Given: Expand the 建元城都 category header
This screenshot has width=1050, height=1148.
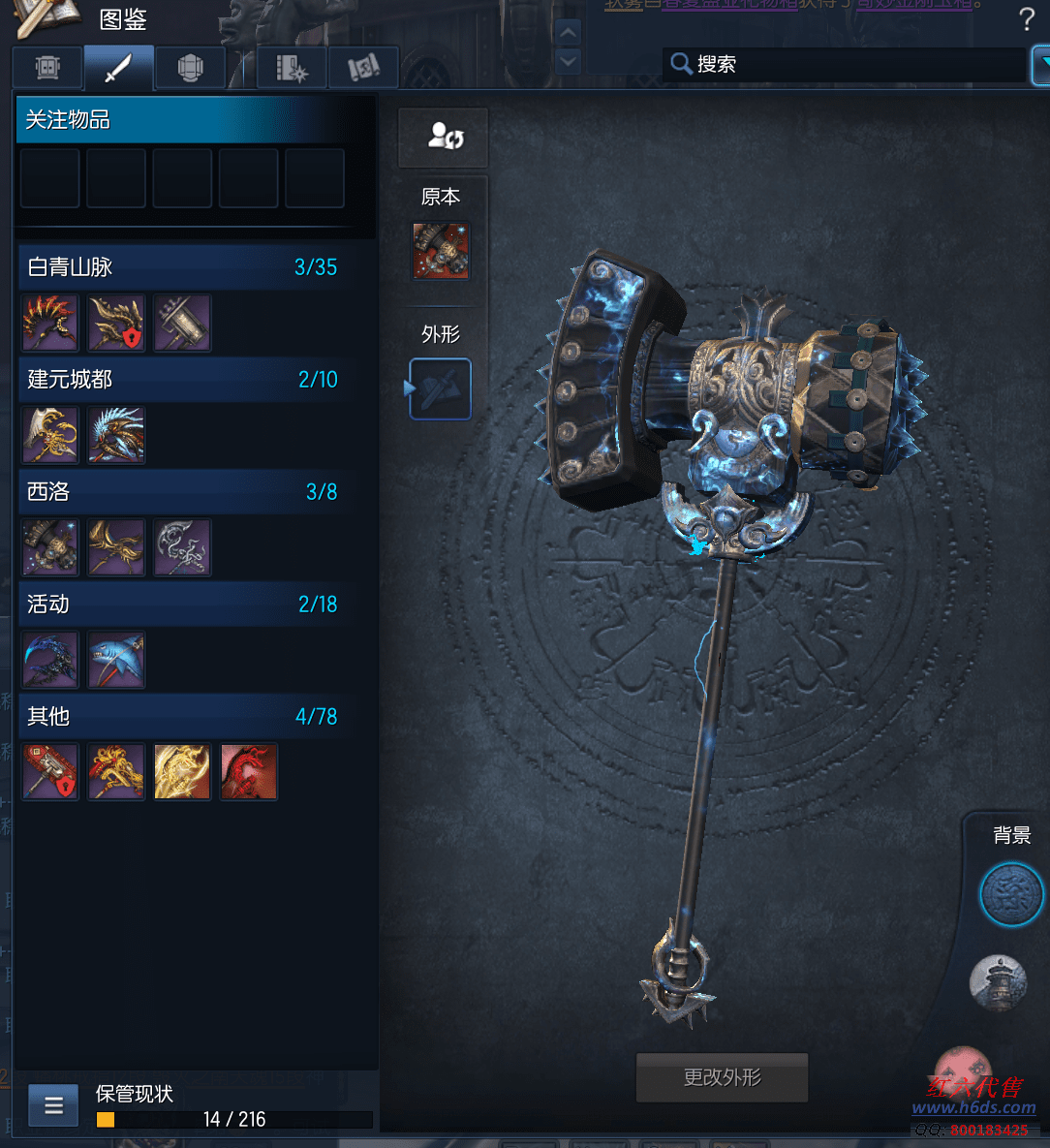Looking at the screenshot, I should pyautogui.click(x=182, y=380).
